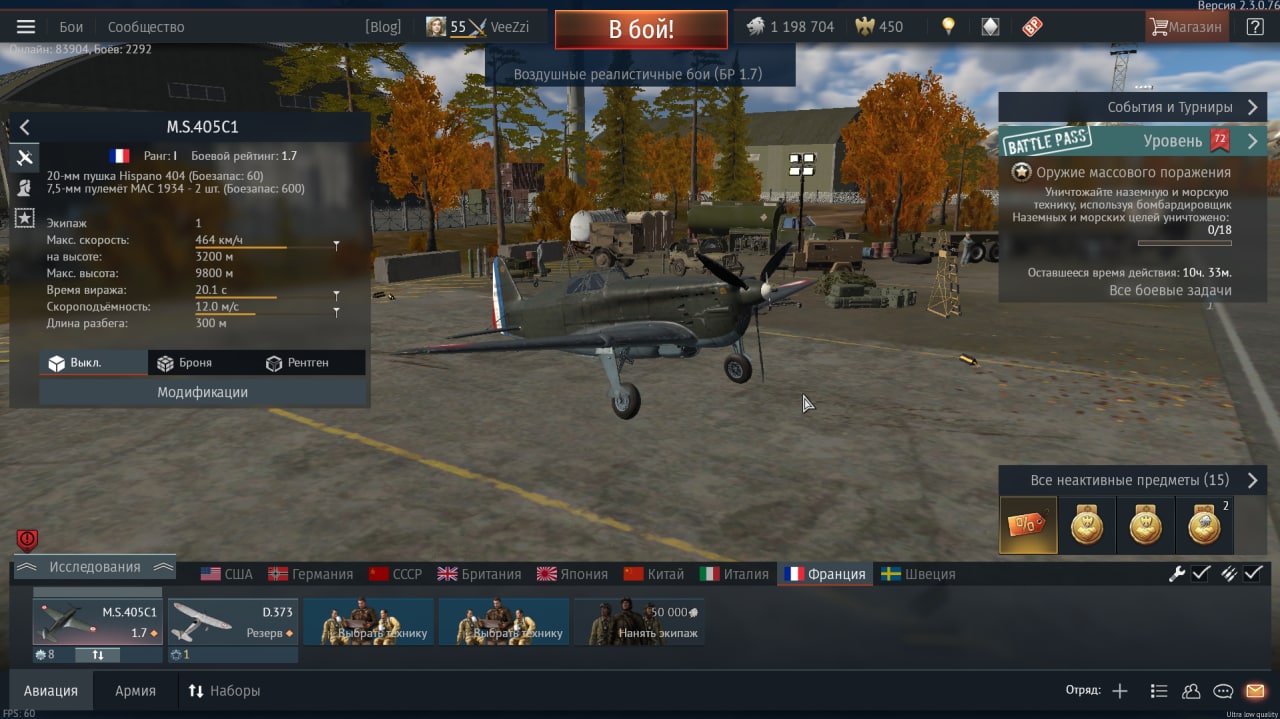Select the СССР nation tab

396,574
